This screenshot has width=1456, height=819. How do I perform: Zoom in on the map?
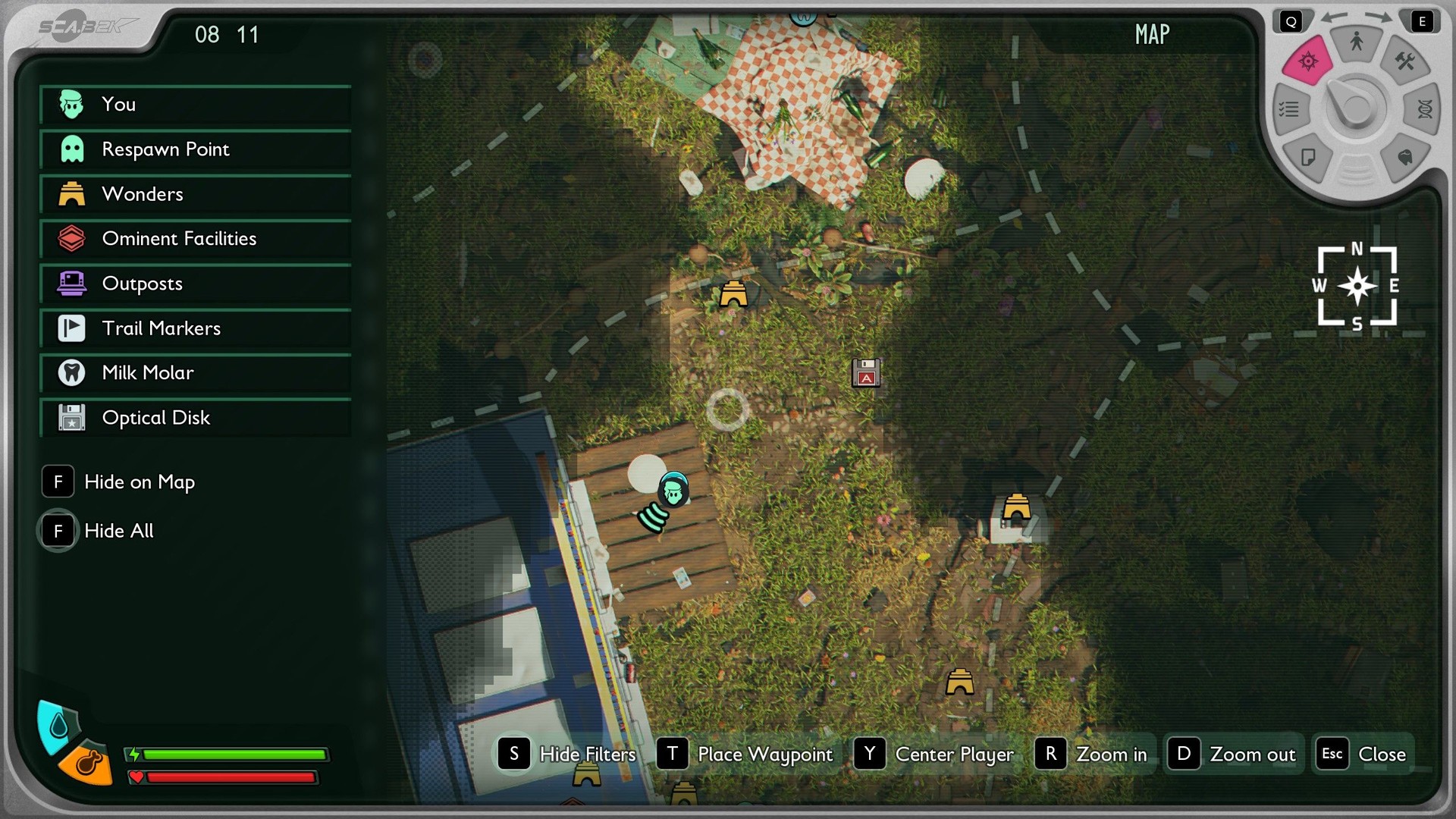(x=1092, y=754)
